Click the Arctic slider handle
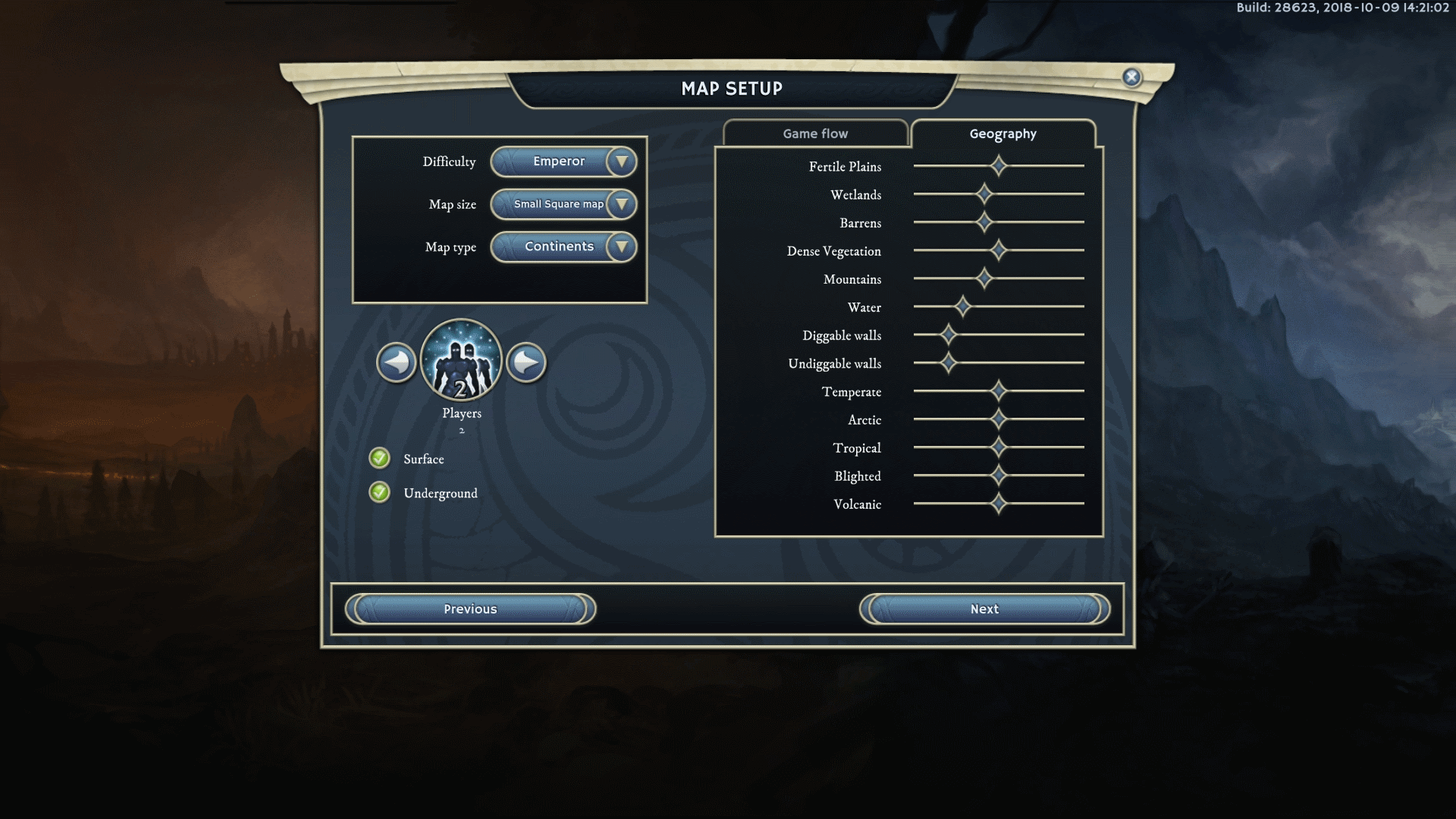Viewport: 1456px width, 819px height. [x=999, y=419]
